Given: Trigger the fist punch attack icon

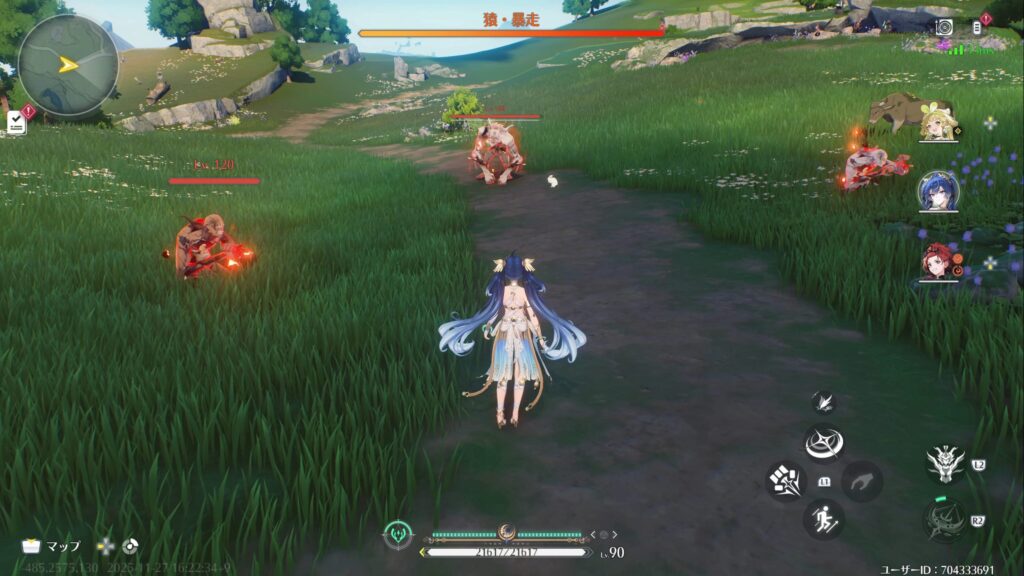Looking at the screenshot, I should click(786, 481).
